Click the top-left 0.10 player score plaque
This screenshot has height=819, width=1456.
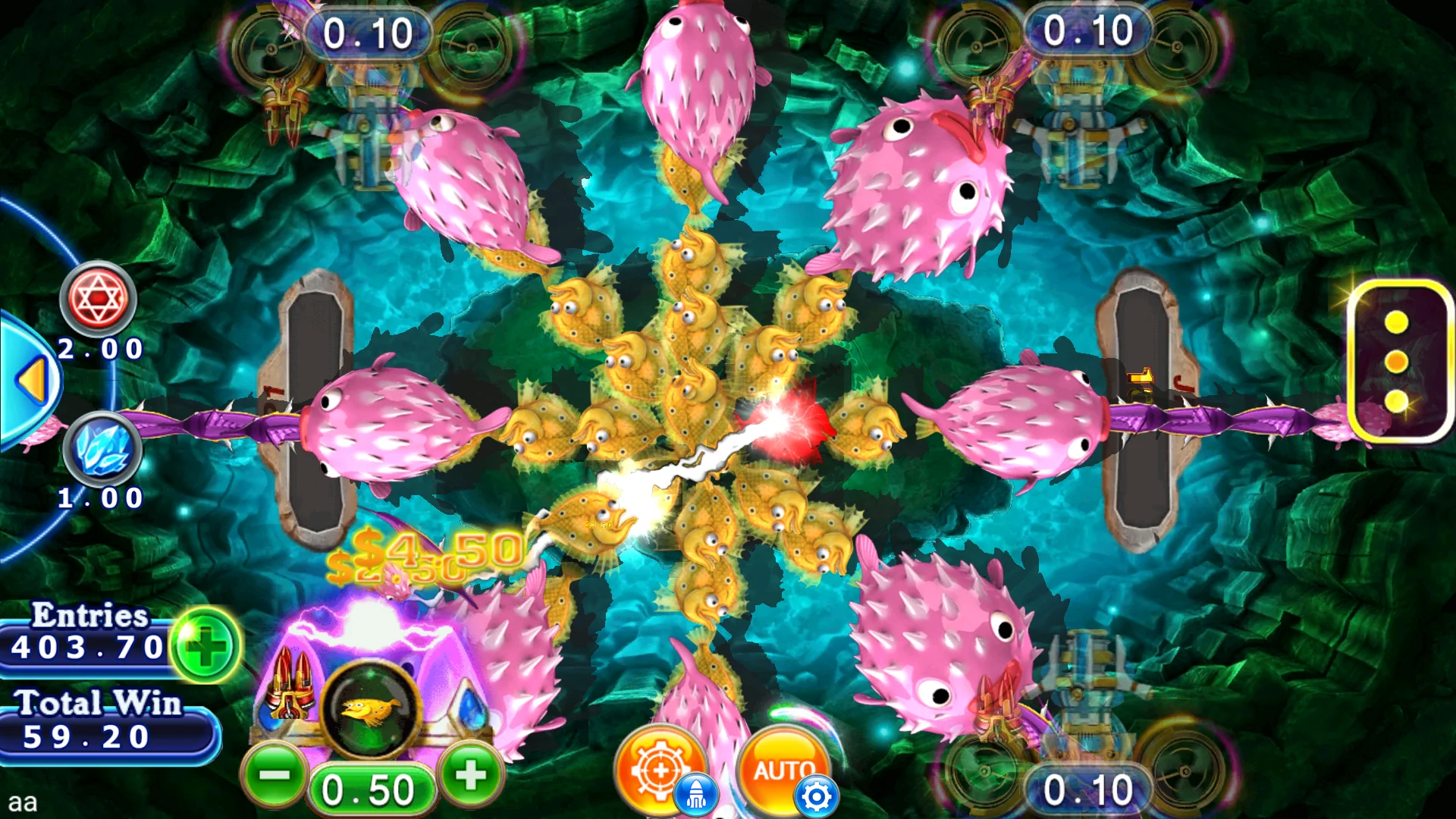point(367,32)
